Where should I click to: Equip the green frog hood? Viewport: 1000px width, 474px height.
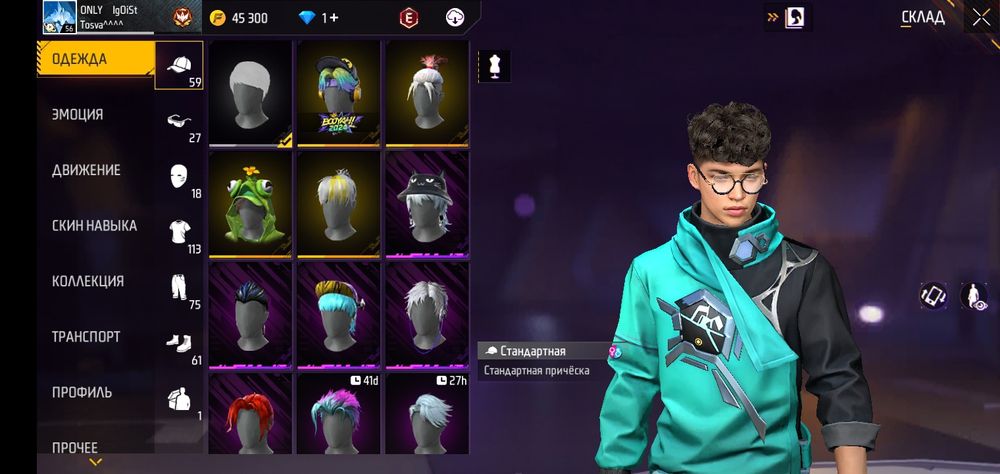[x=250, y=201]
